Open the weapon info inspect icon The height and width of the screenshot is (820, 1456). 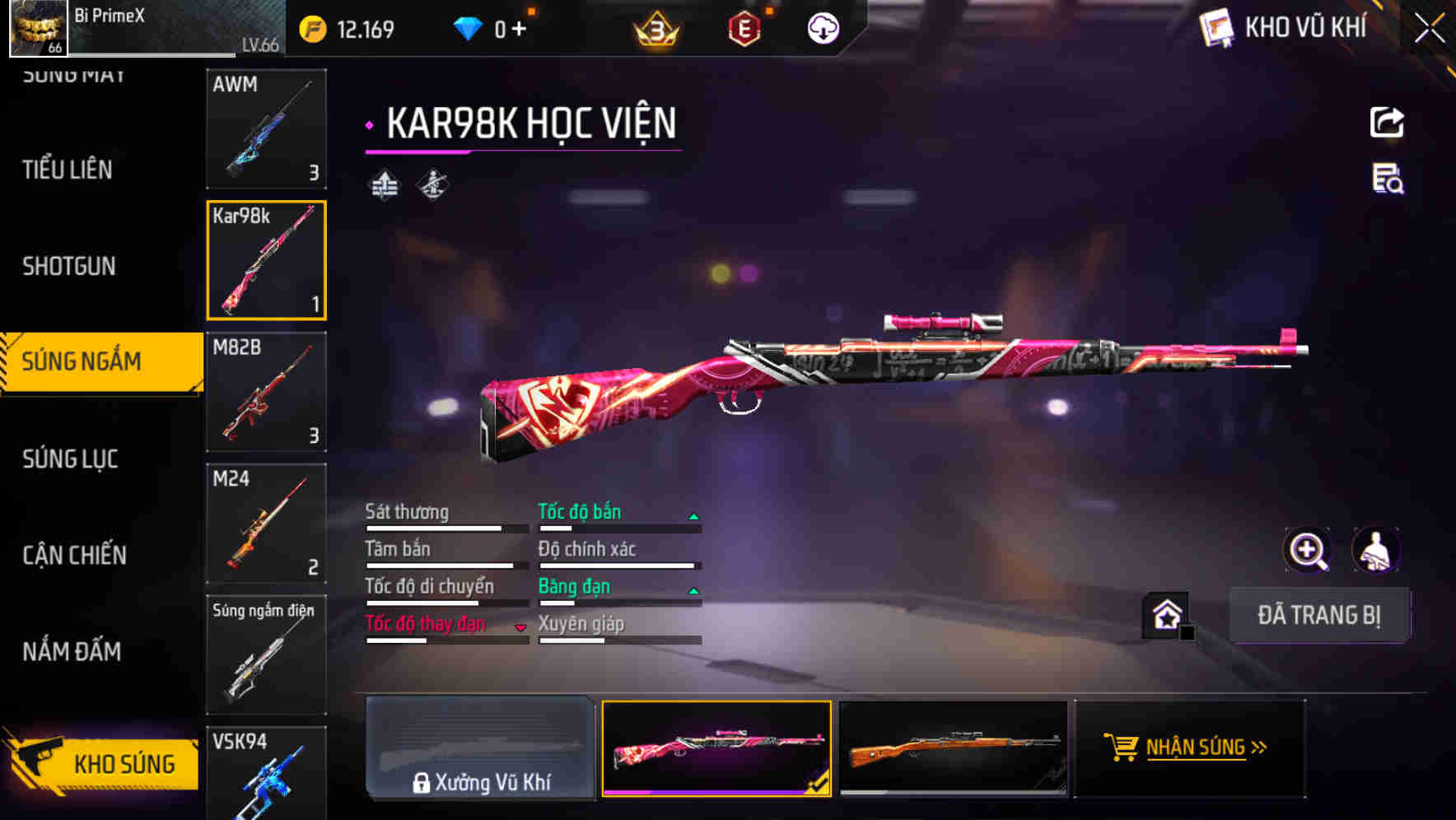[x=1386, y=183]
